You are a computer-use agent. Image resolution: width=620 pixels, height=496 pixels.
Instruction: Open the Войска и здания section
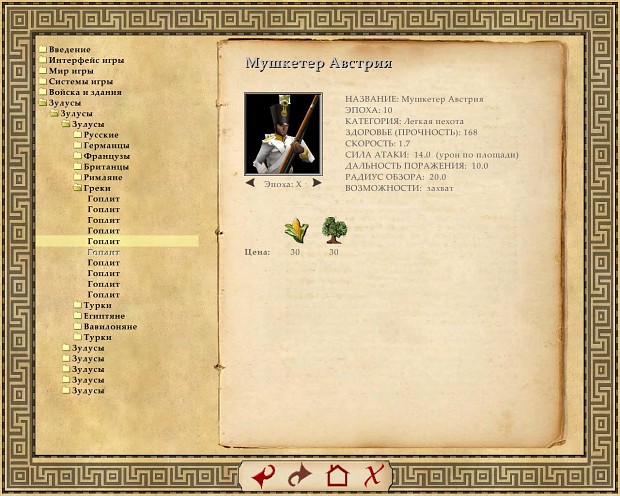pyautogui.click(x=85, y=92)
